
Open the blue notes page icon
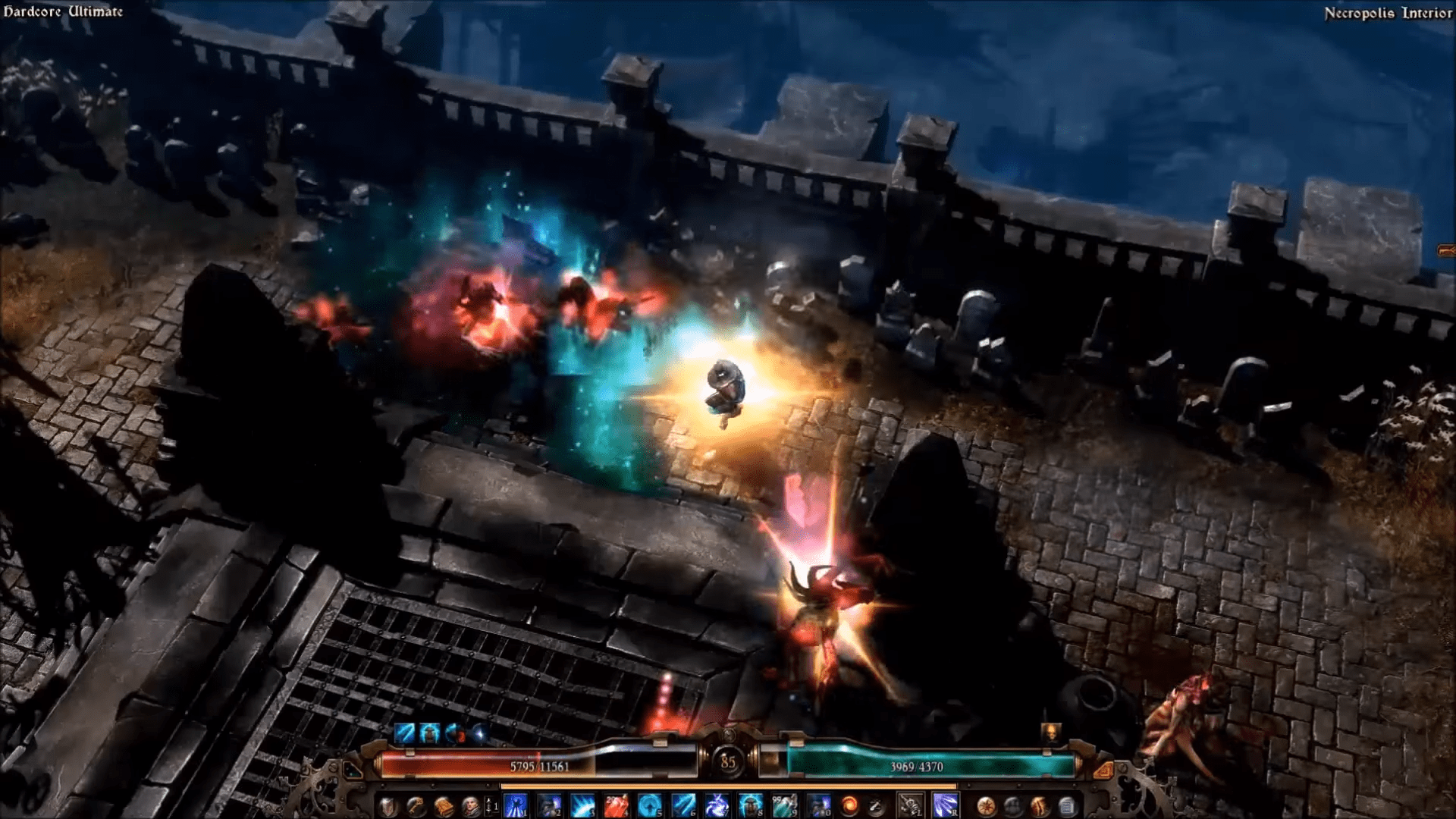tap(1066, 805)
